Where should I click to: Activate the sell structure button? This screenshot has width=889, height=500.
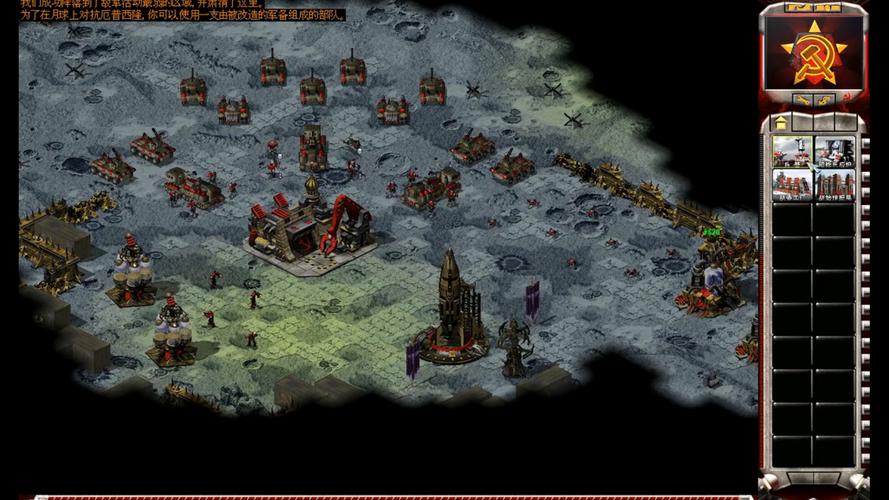[826, 99]
